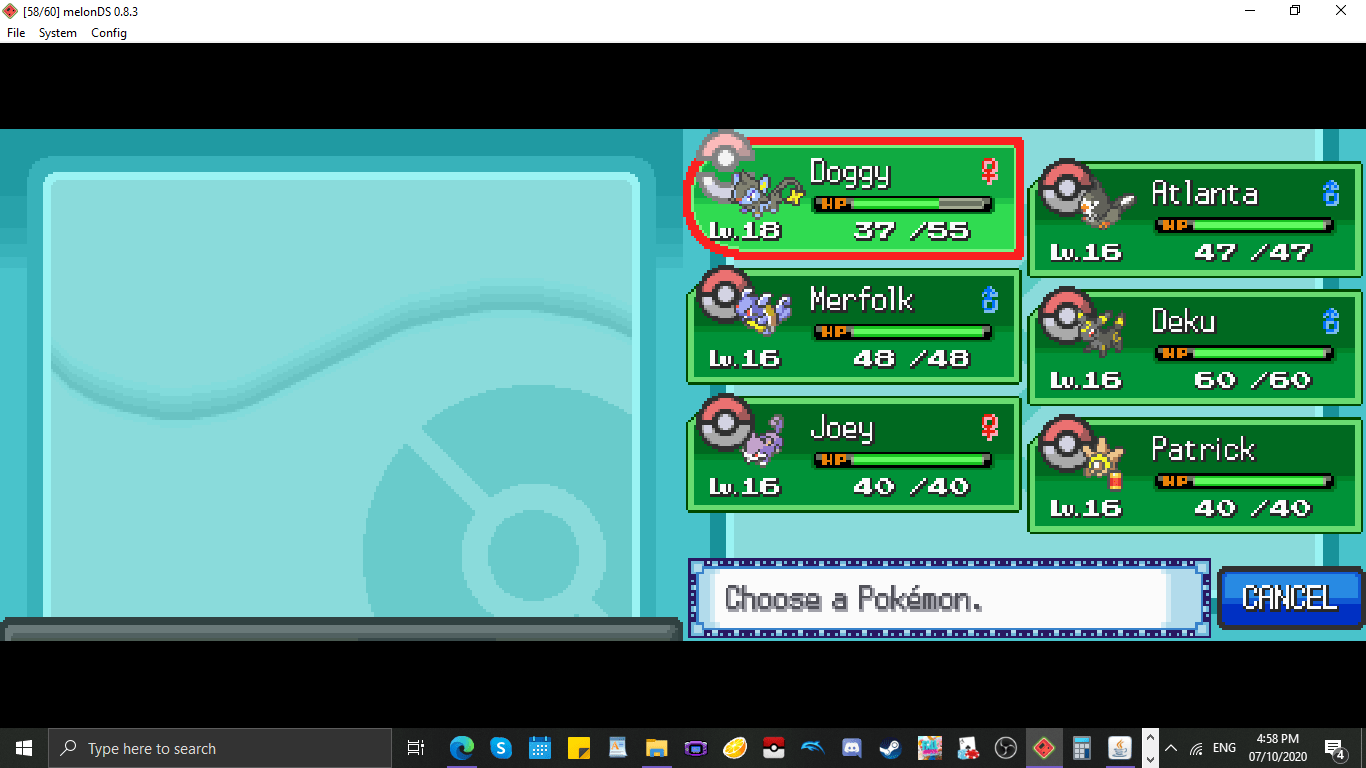1366x768 pixels.
Task: Open the System menu
Action: tap(57, 32)
